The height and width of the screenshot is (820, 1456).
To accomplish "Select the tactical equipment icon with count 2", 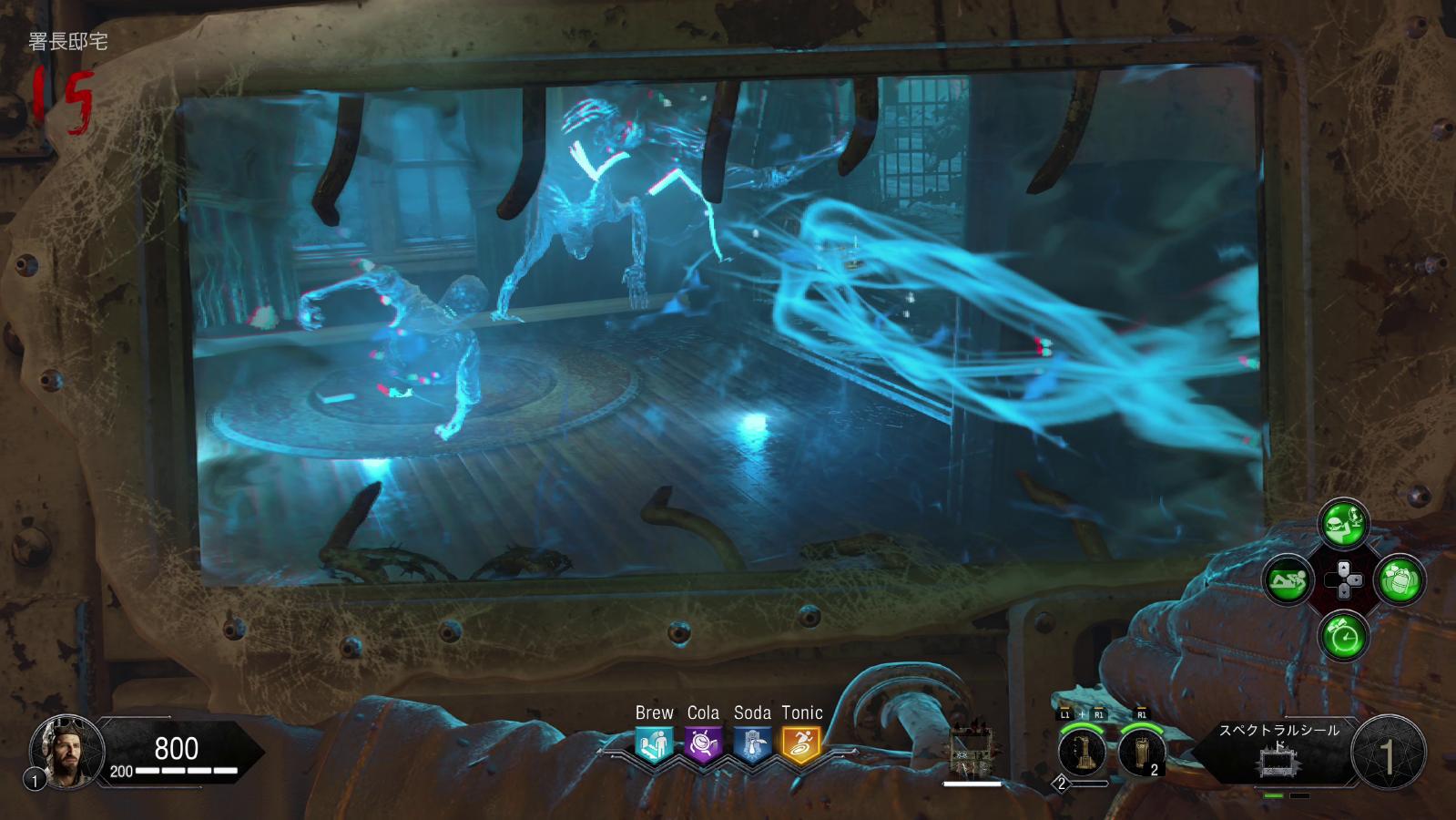I will click(x=1142, y=753).
